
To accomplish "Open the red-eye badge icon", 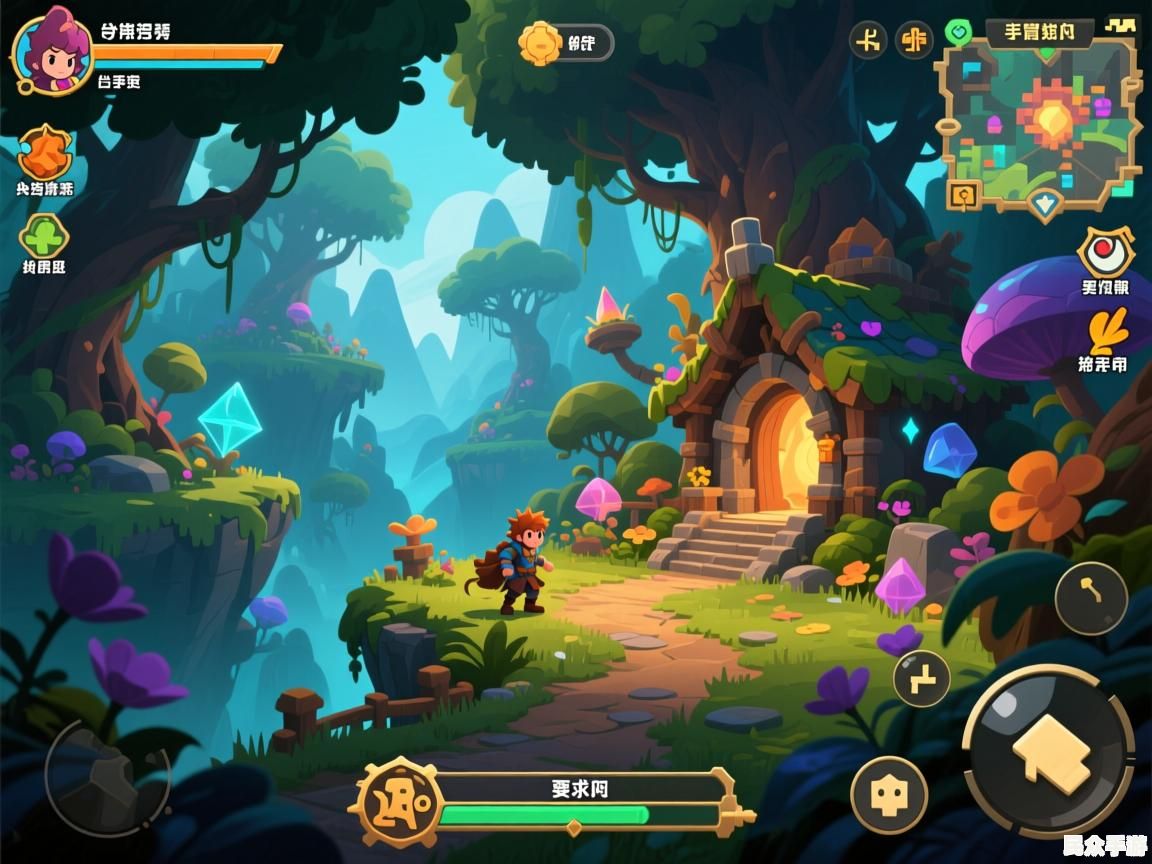I will (1105, 252).
